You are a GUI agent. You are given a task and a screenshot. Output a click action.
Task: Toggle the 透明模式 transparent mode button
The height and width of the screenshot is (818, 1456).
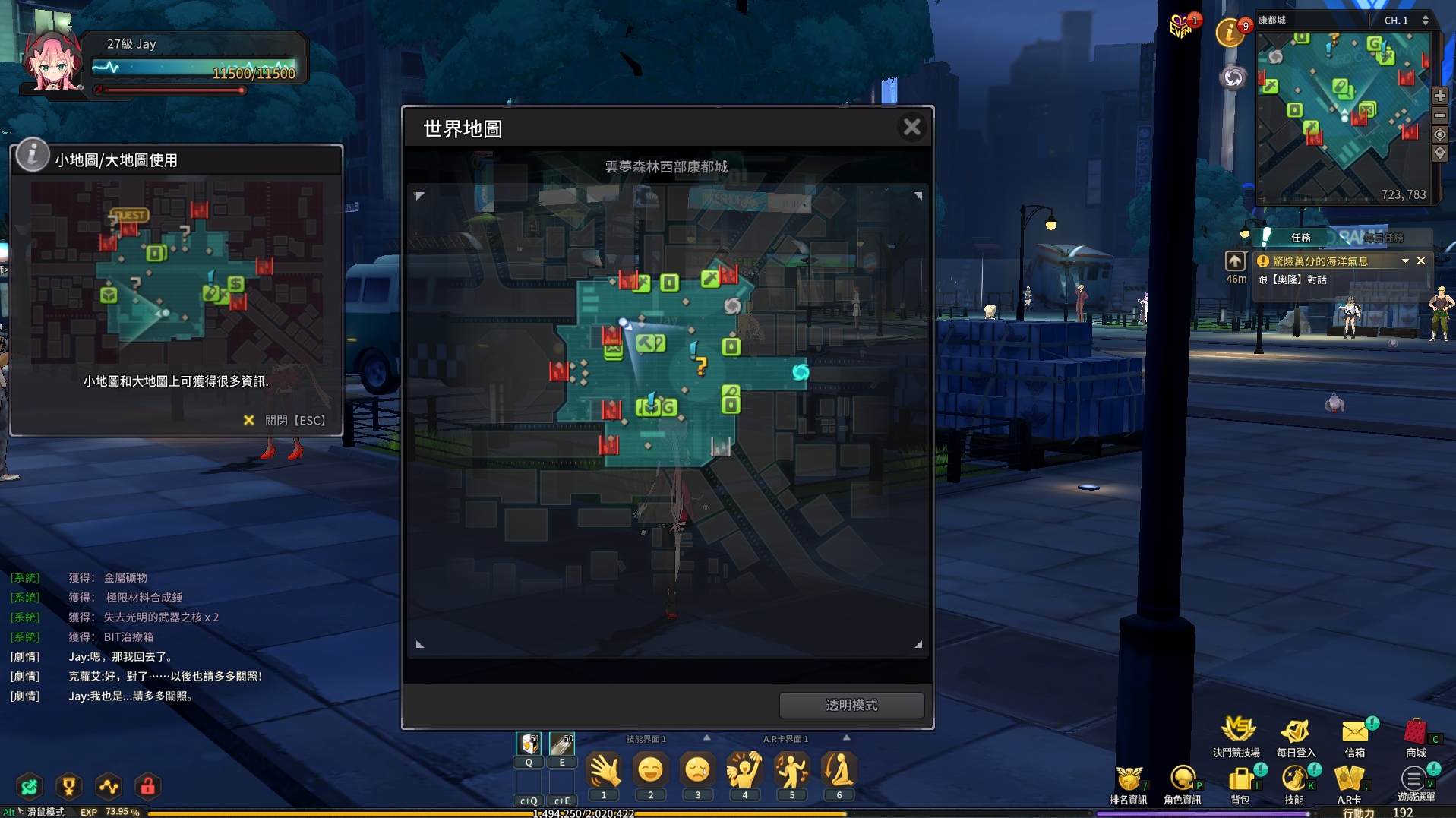click(x=851, y=705)
